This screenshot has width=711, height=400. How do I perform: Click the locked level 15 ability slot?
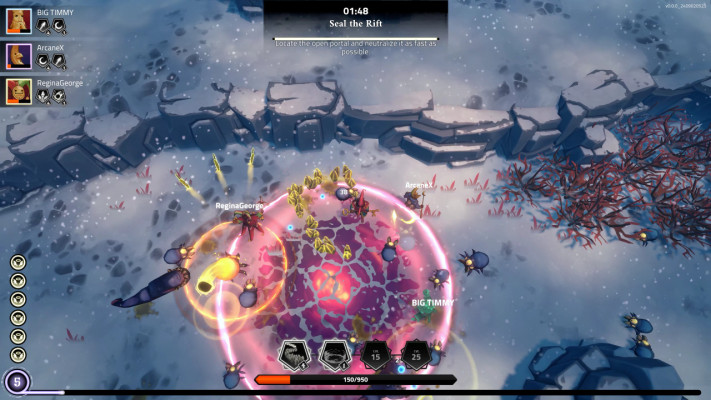pos(375,352)
